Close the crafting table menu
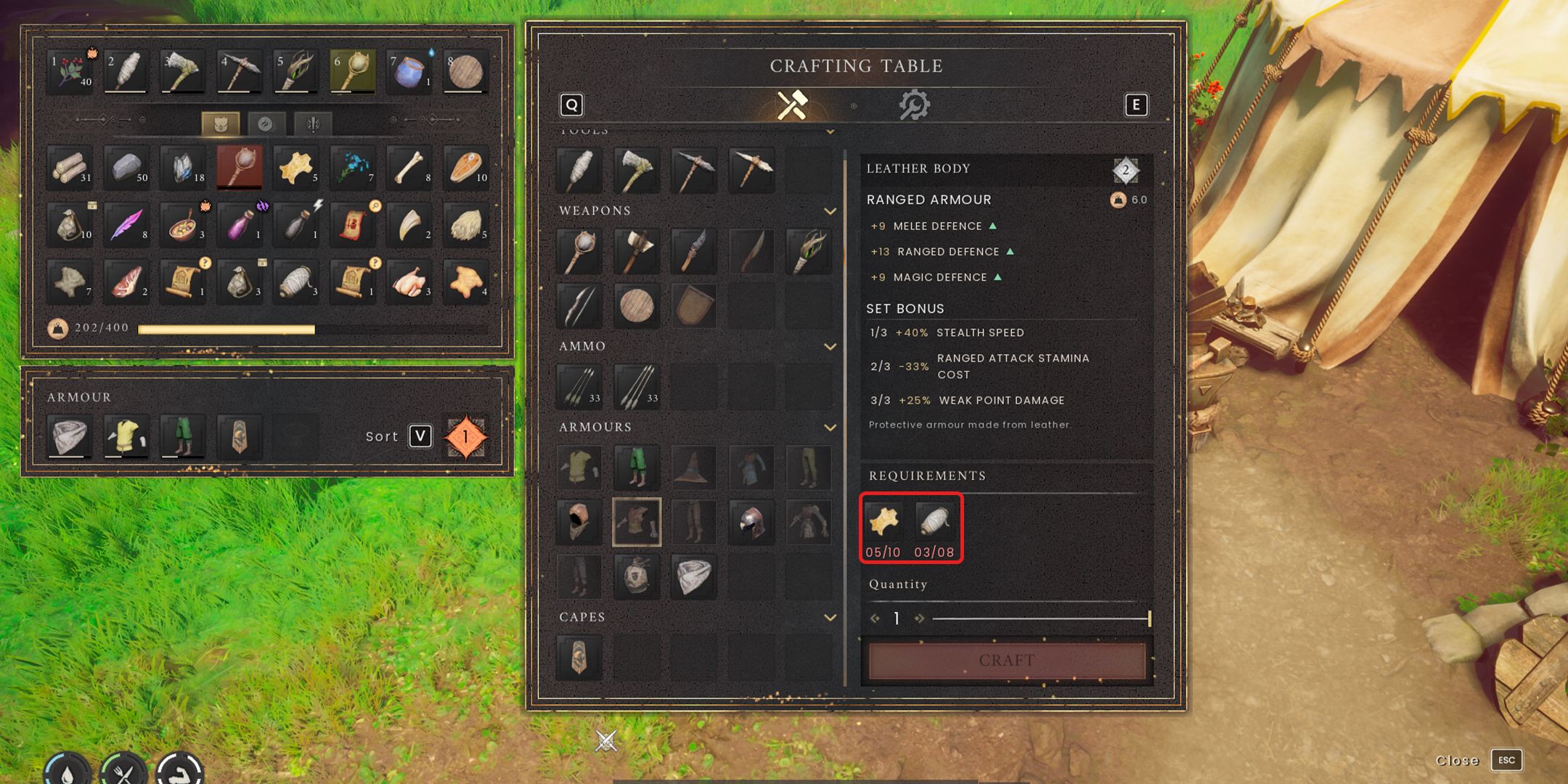 click(x=1506, y=760)
